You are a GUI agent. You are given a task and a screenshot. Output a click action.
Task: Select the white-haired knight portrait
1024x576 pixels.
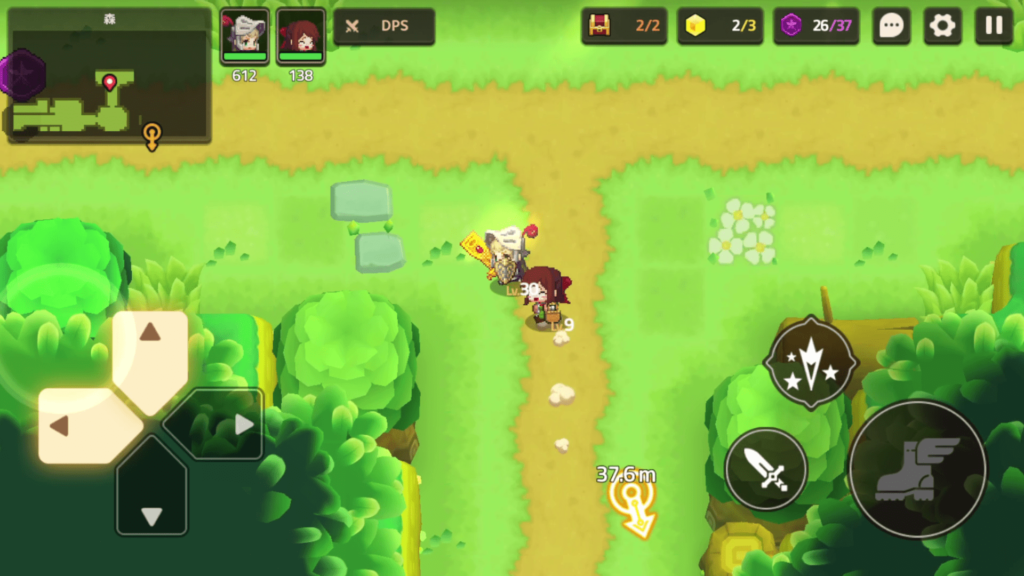[245, 36]
